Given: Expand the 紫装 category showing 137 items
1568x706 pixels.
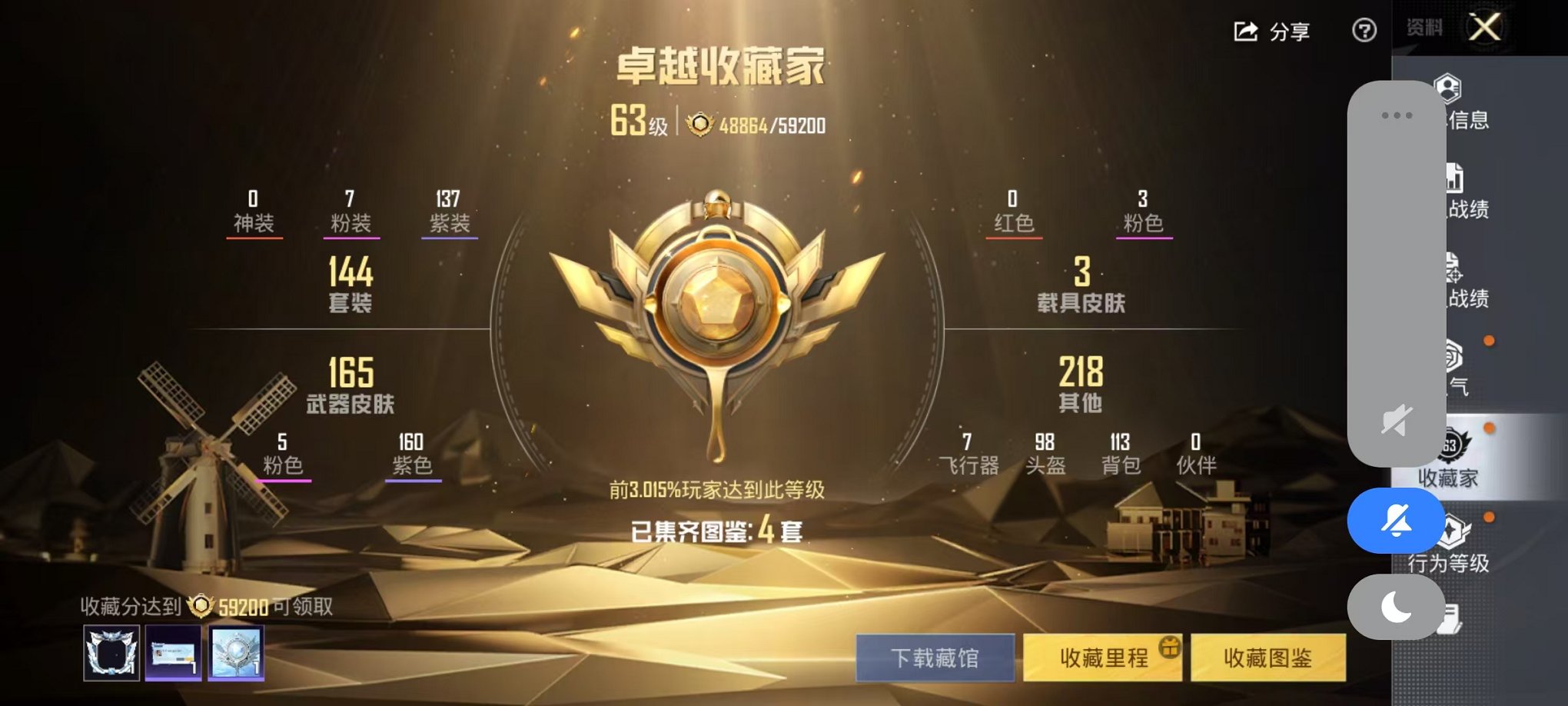Looking at the screenshot, I should click(450, 211).
